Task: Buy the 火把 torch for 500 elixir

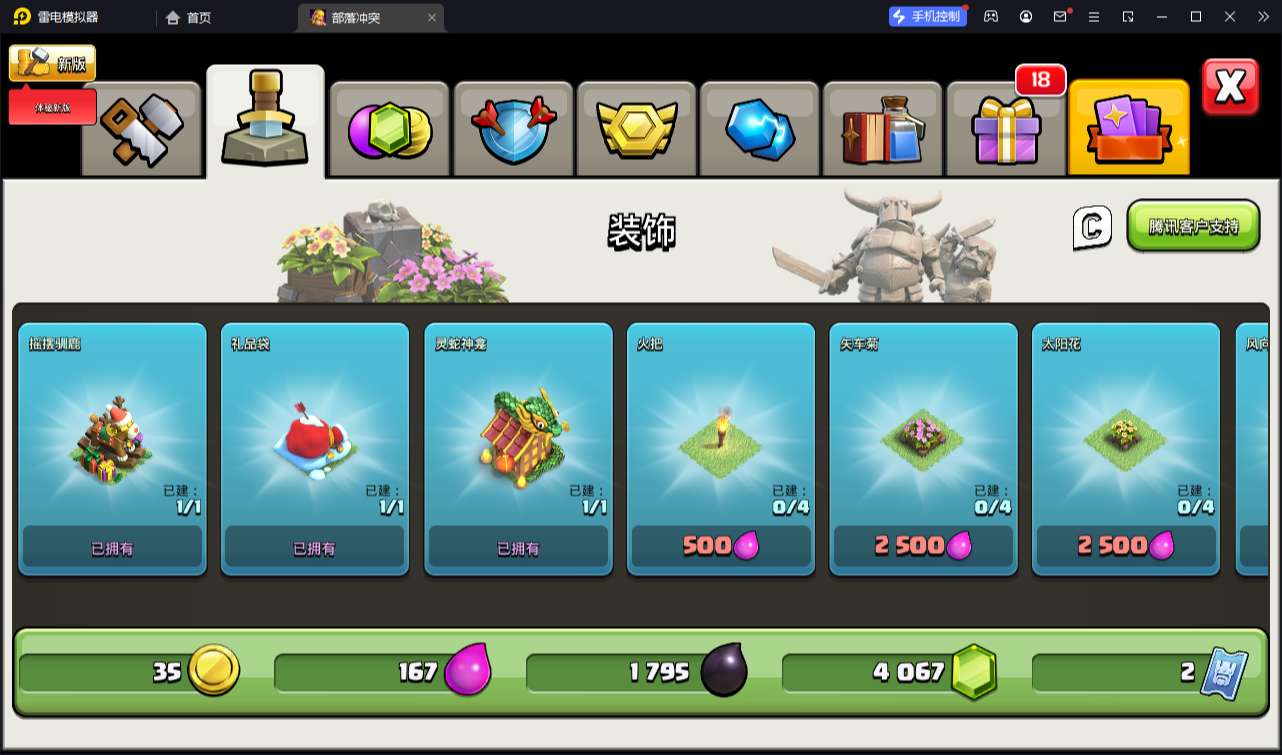Action: click(720, 546)
